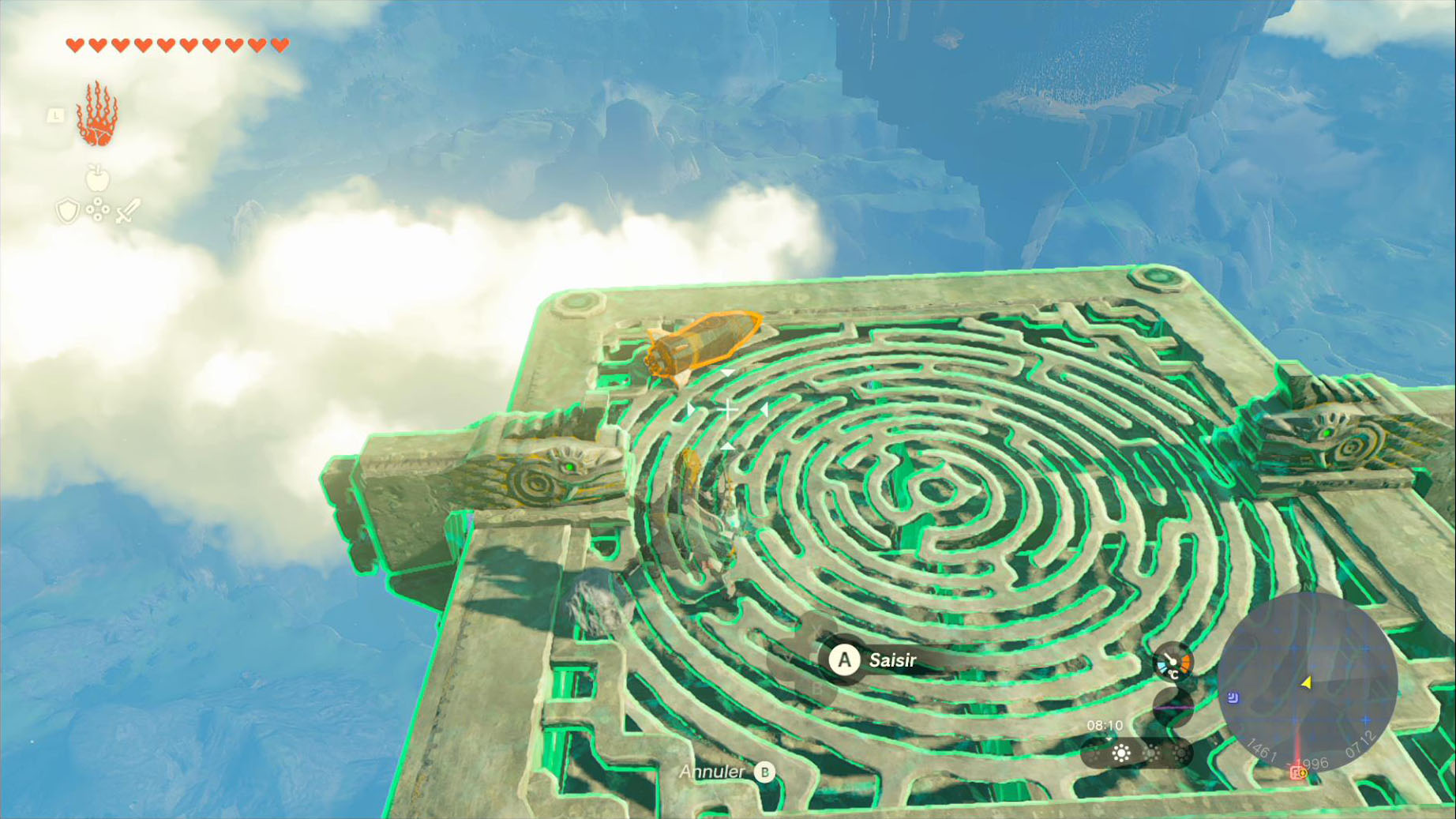This screenshot has height=819, width=1456.
Task: Click the sunny weather forecast icon
Action: (x=1121, y=753)
